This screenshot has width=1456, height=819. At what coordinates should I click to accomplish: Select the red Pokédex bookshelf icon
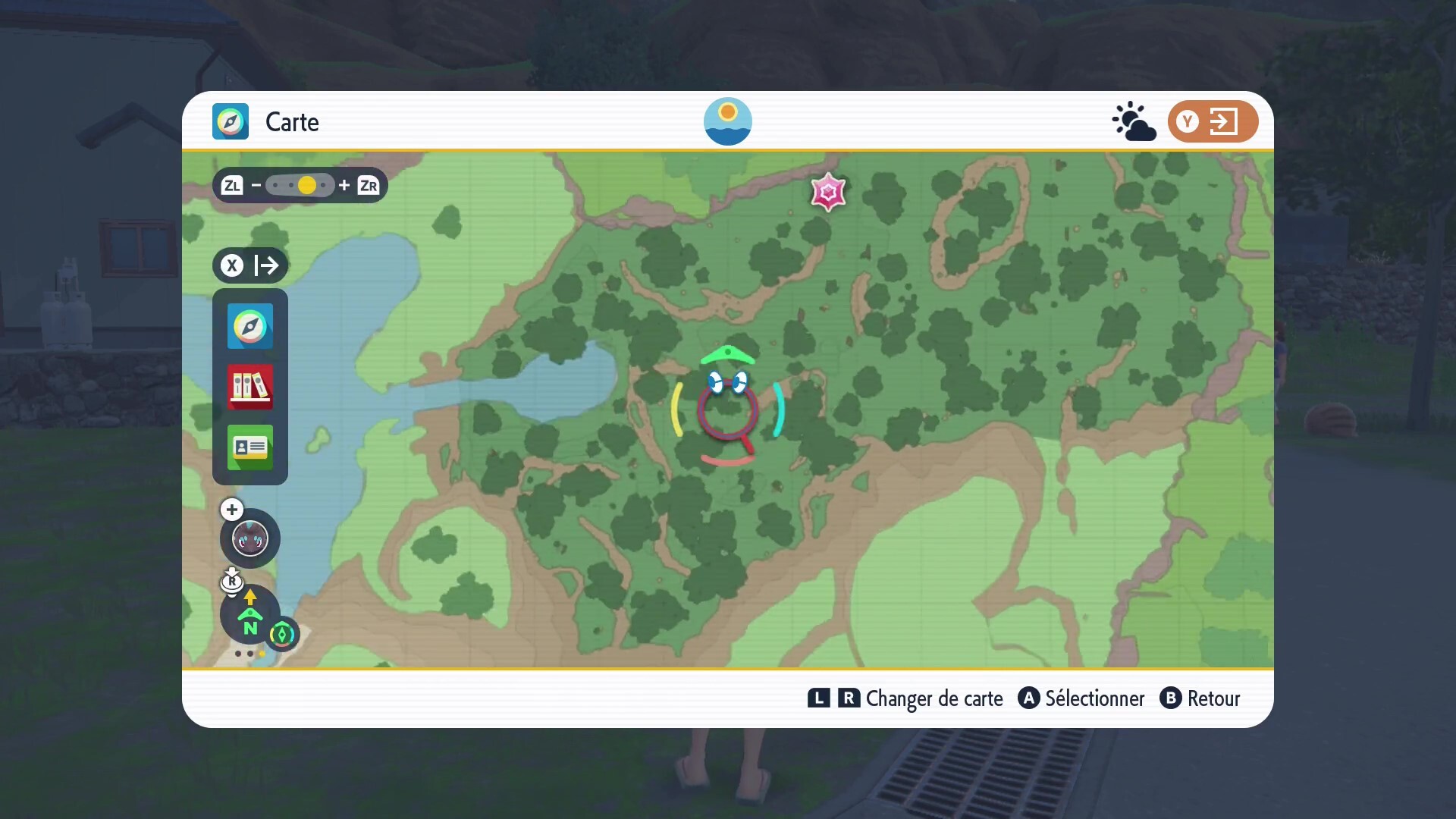click(249, 387)
